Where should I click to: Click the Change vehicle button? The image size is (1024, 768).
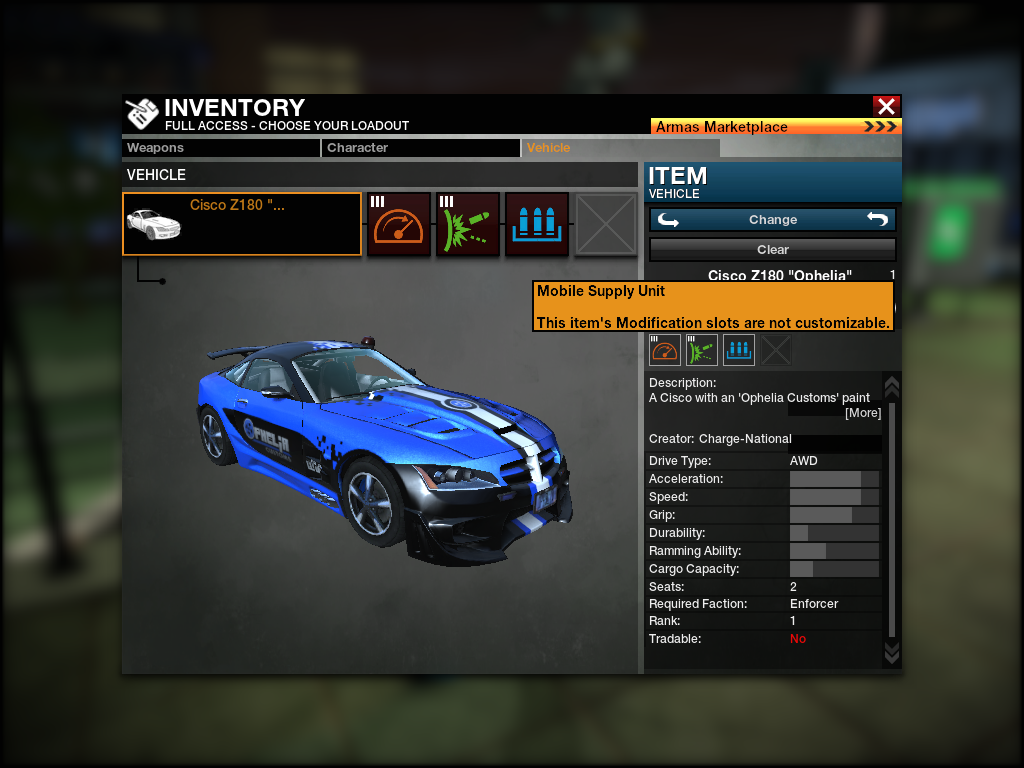(x=772, y=220)
